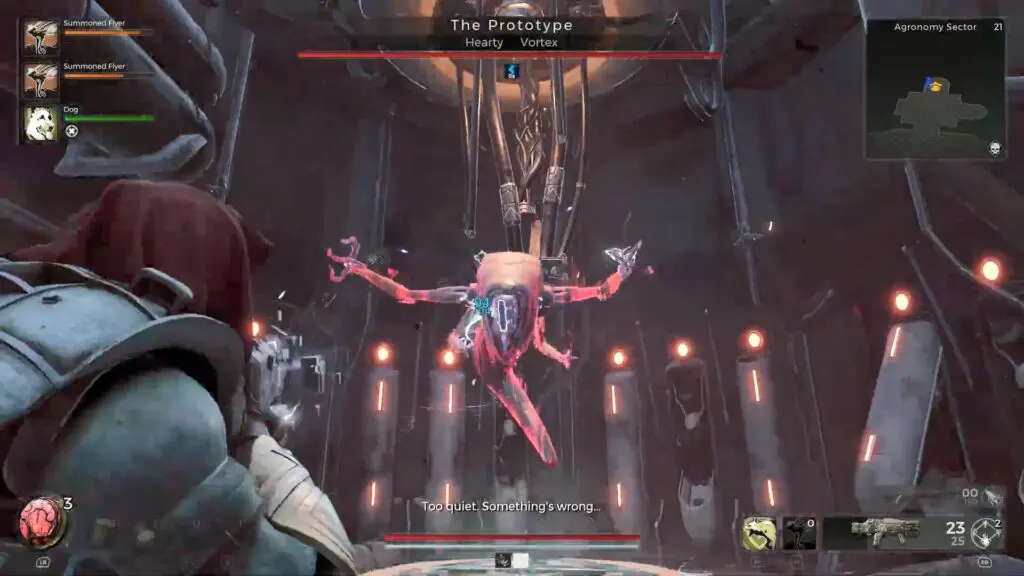This screenshot has height=576, width=1024.
Task: Click the skull icon below the minimap
Action: pyautogui.click(x=995, y=149)
